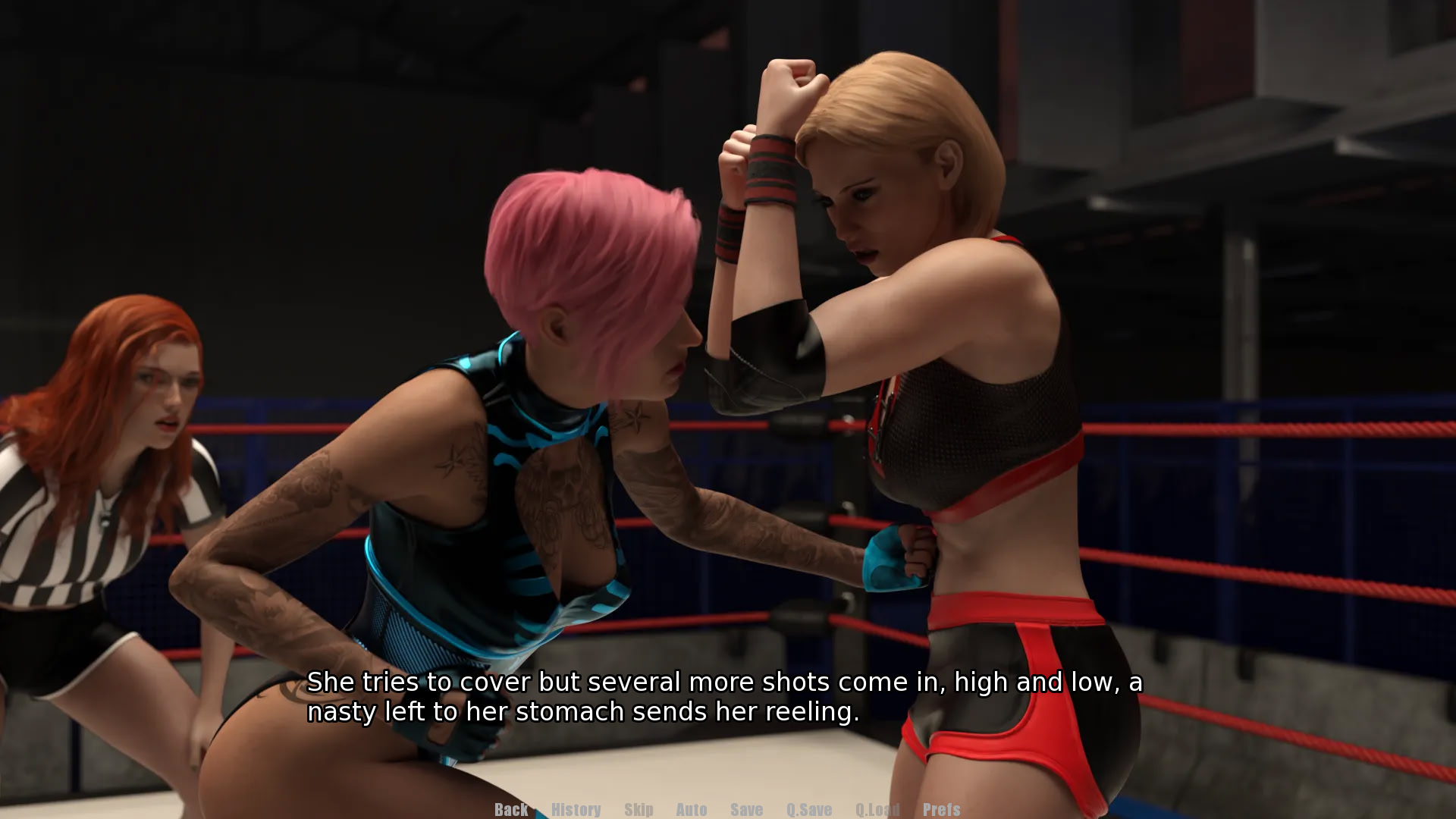1456x819 pixels.
Task: Go back to previous dialogue line
Action: coord(511,809)
